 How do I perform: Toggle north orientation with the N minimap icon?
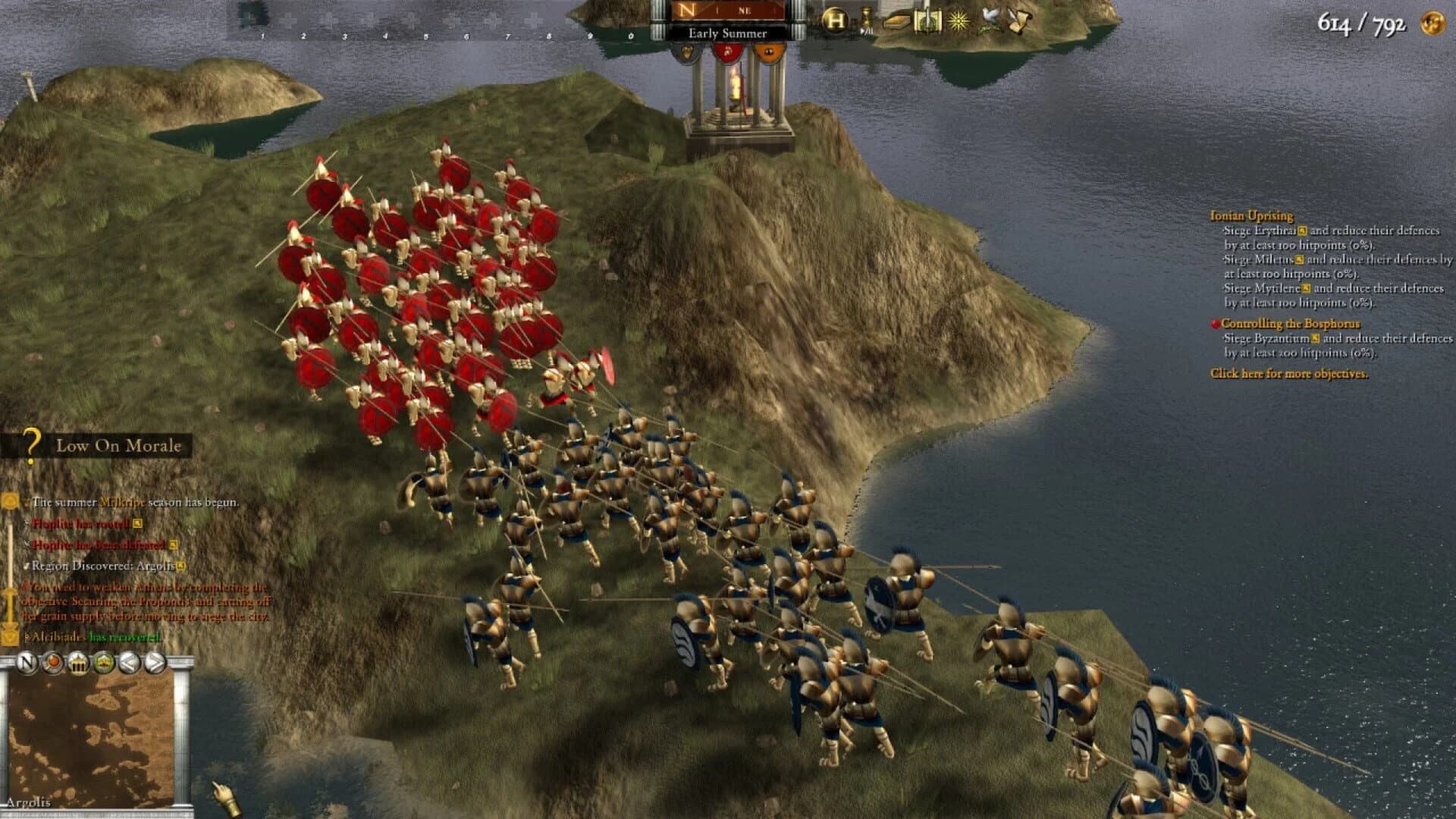(26, 662)
